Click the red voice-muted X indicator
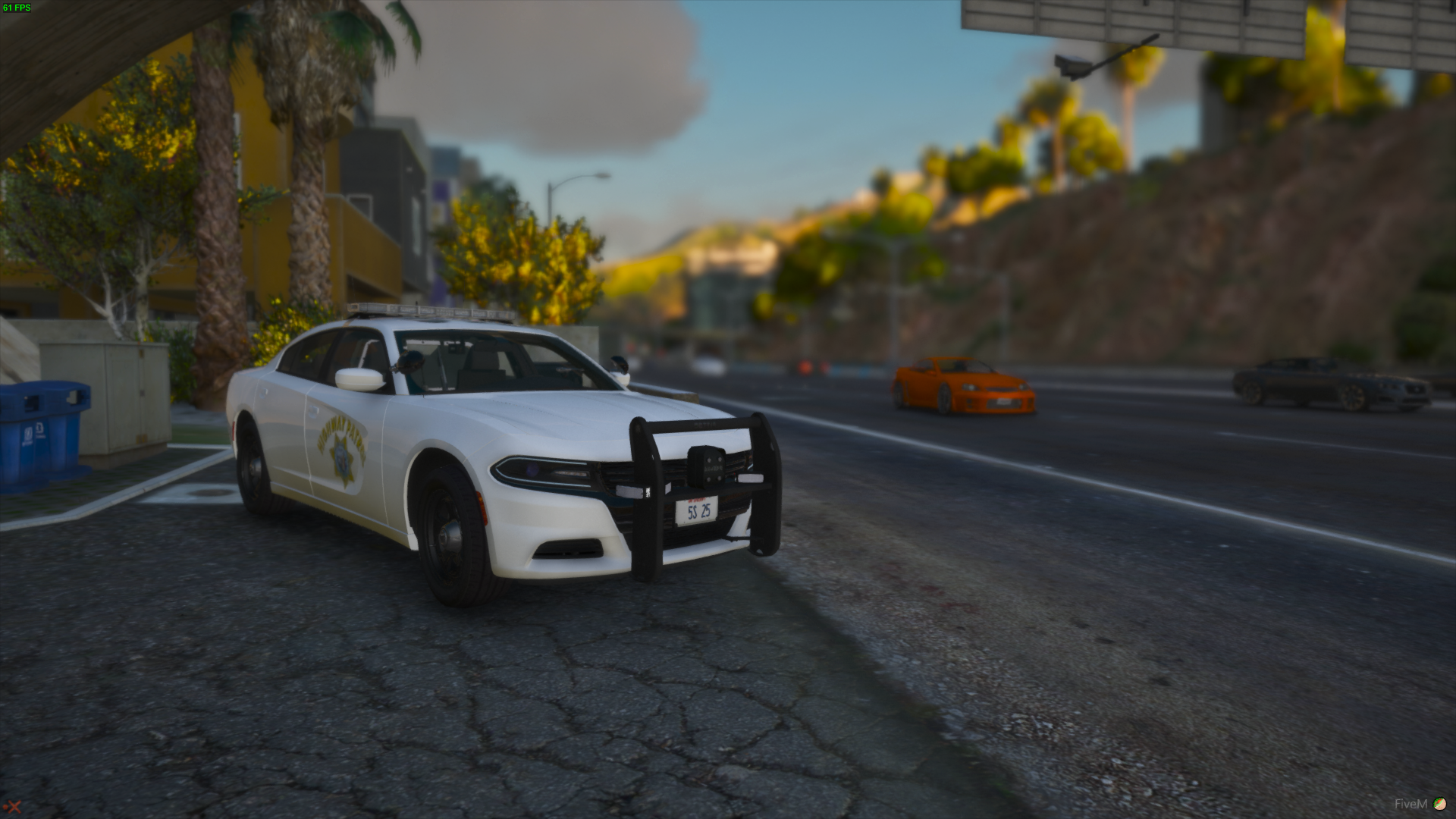Image resolution: width=1456 pixels, height=819 pixels. point(13,808)
